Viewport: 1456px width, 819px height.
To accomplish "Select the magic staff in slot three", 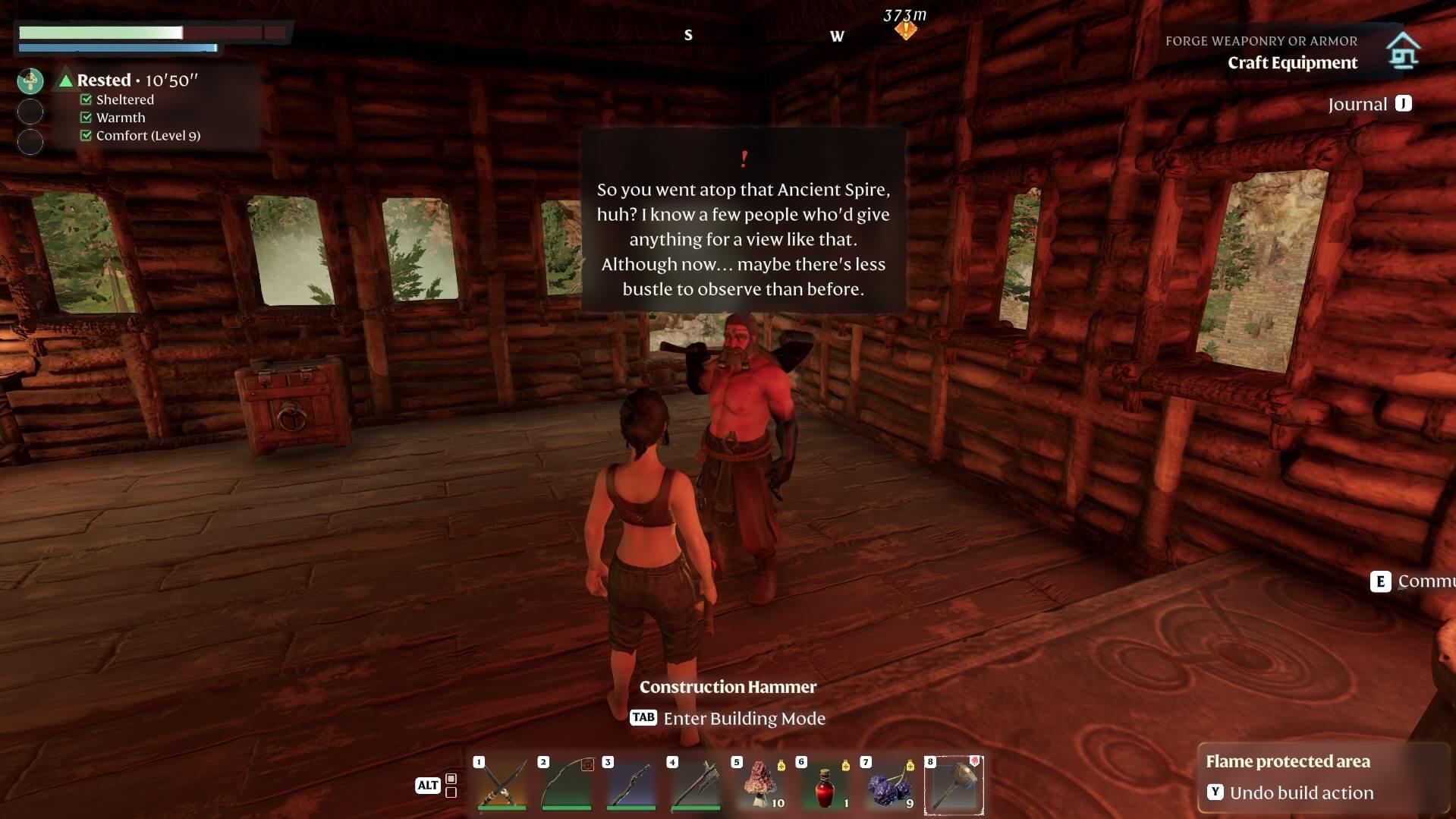I will point(631,786).
